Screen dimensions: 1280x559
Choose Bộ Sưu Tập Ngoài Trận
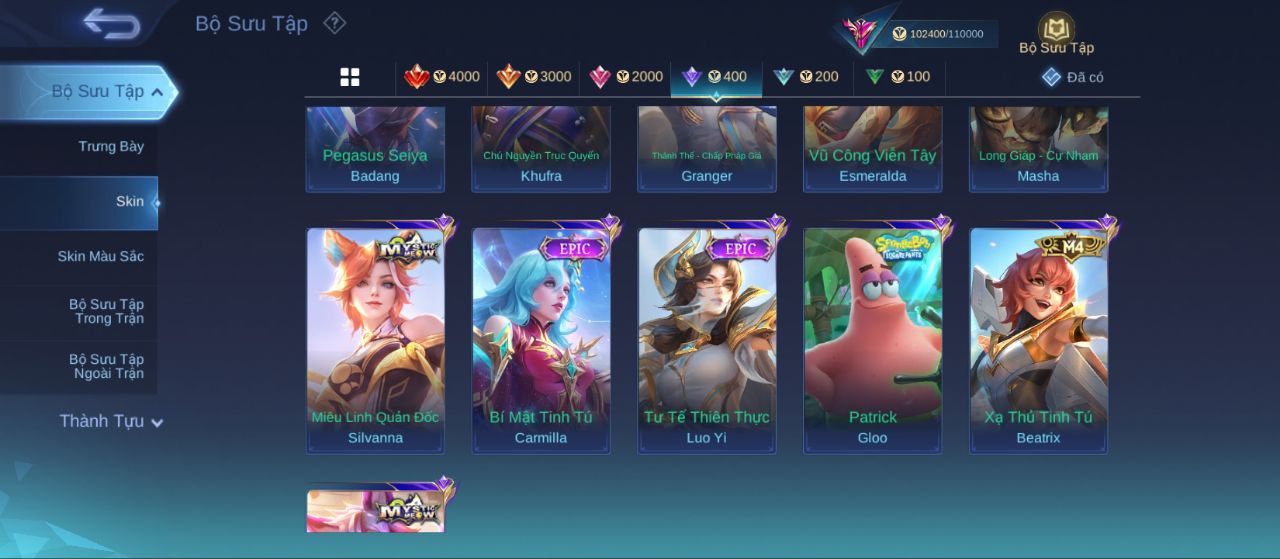(x=106, y=367)
